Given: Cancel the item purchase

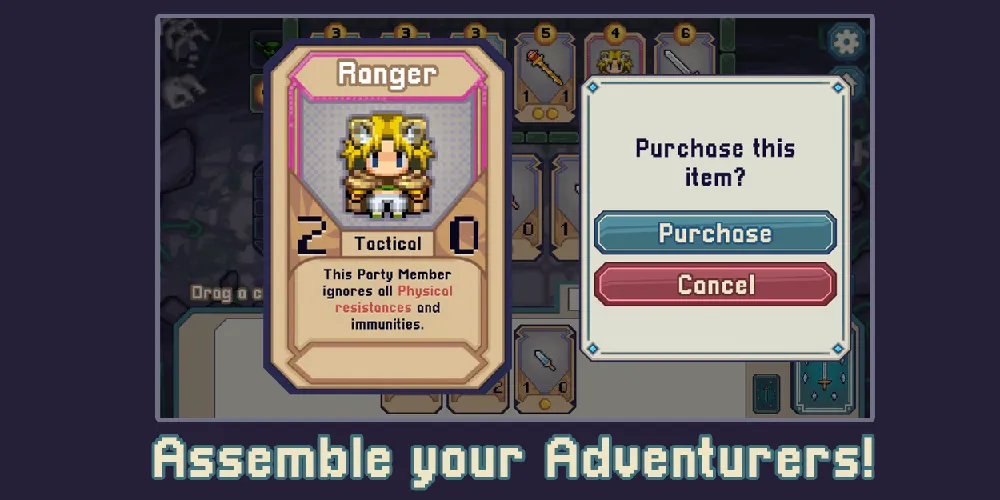Looking at the screenshot, I should point(715,285).
